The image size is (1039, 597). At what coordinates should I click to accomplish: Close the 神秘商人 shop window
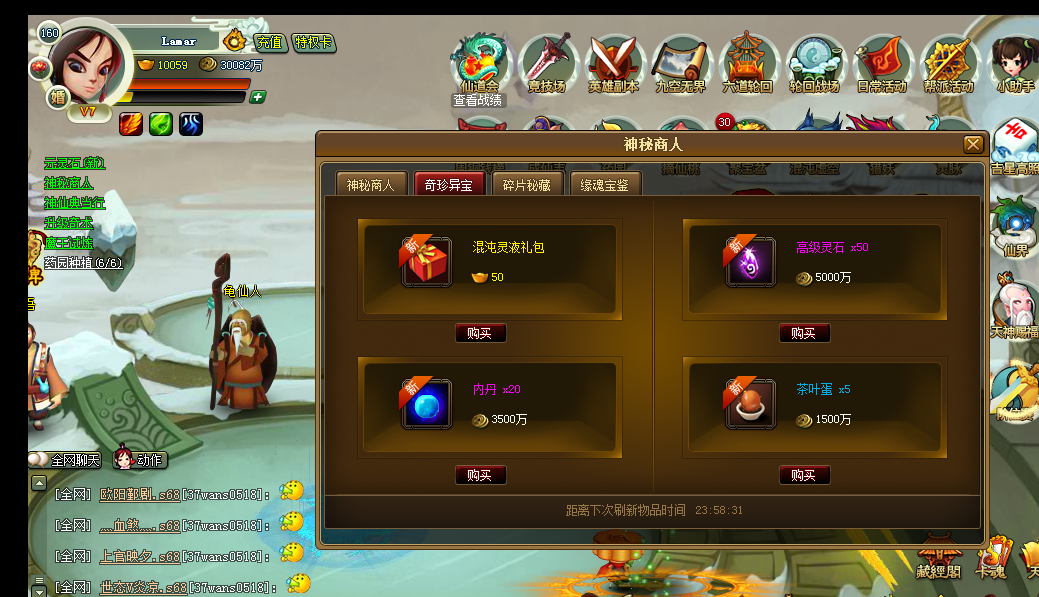point(973,145)
